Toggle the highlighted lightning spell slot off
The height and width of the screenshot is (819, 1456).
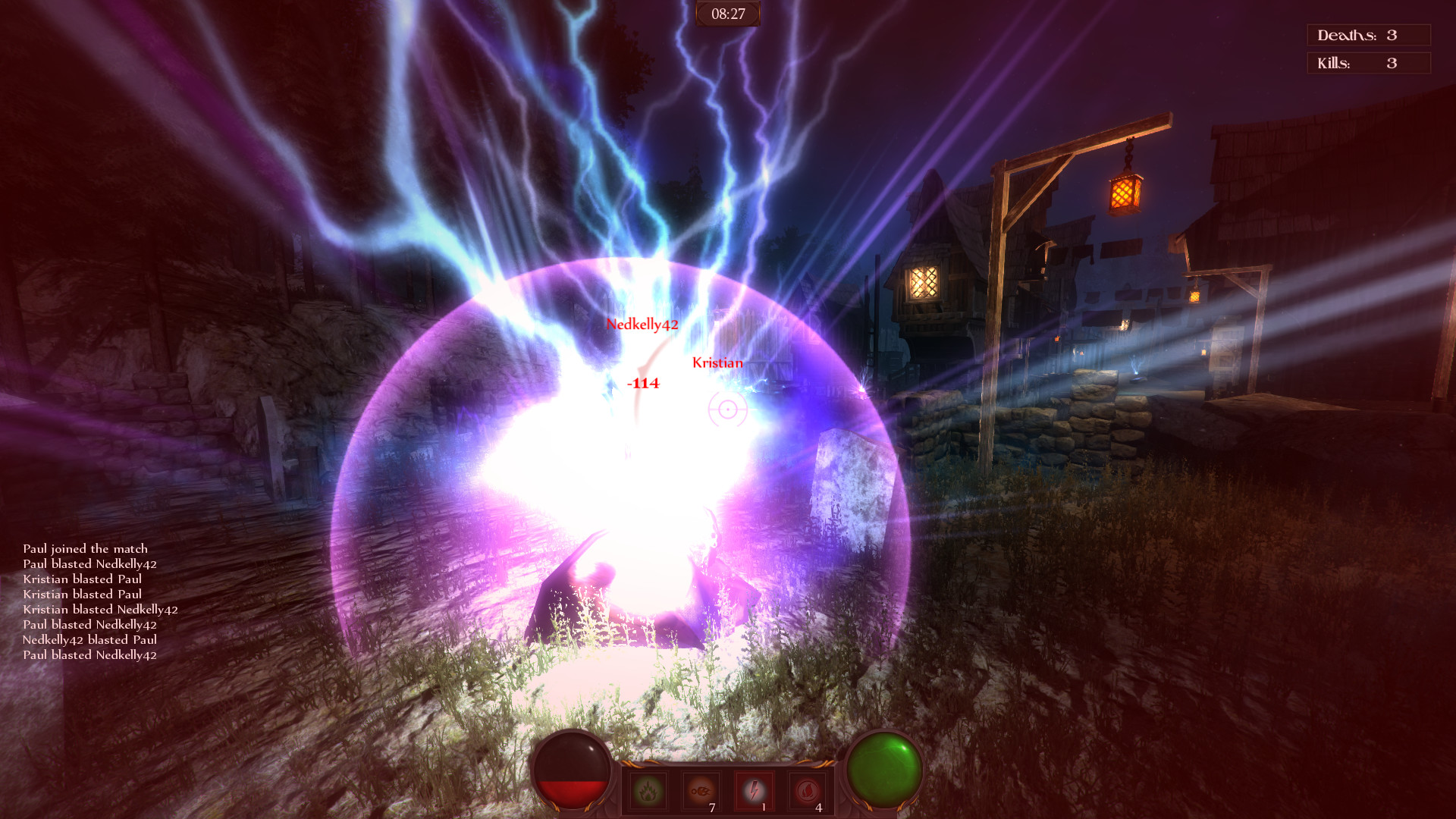point(754,789)
